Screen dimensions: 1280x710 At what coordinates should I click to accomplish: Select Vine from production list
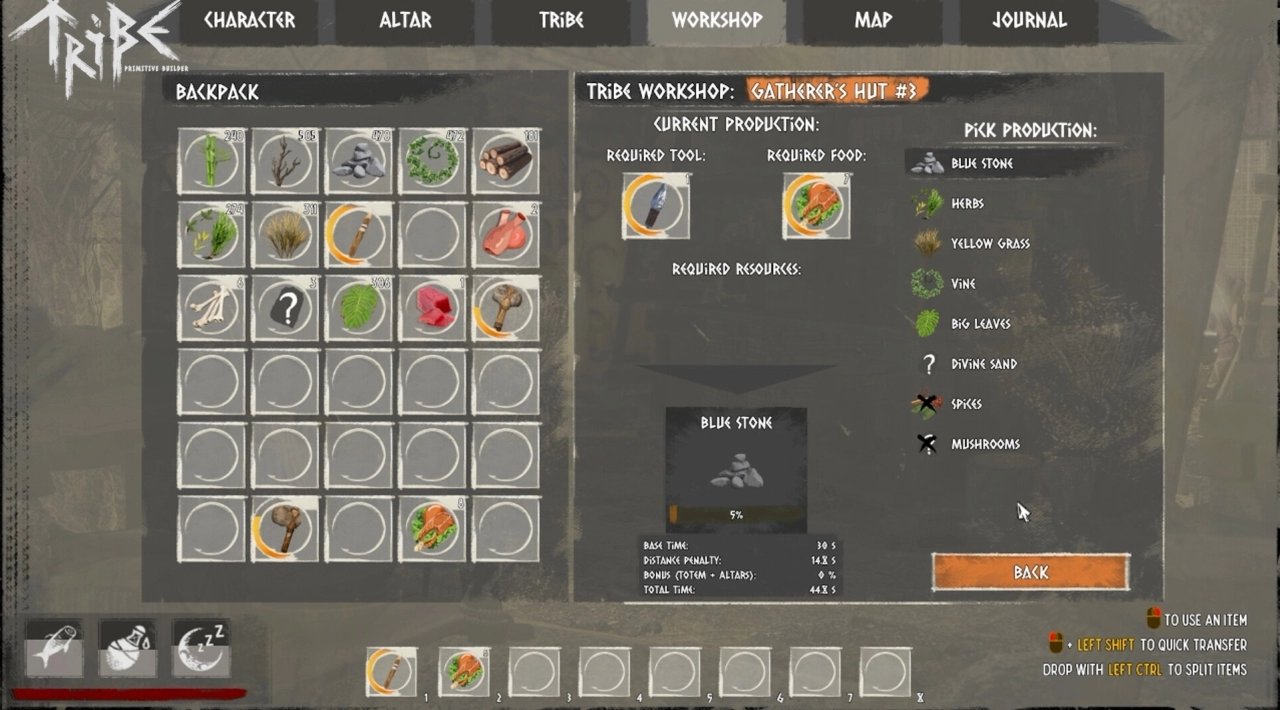tap(963, 284)
